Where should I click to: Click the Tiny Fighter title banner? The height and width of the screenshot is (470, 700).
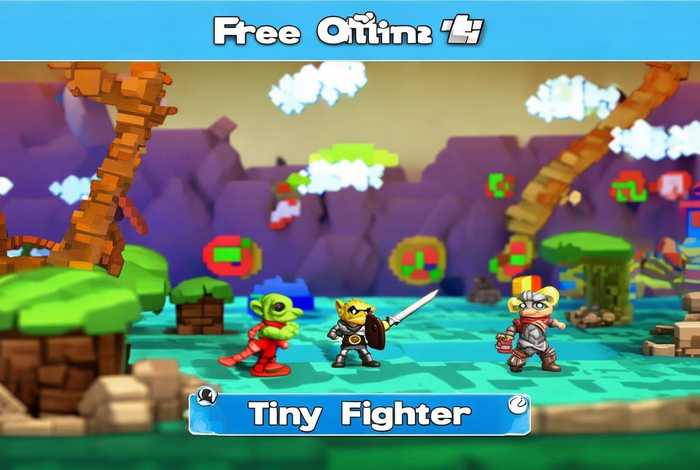point(359,414)
